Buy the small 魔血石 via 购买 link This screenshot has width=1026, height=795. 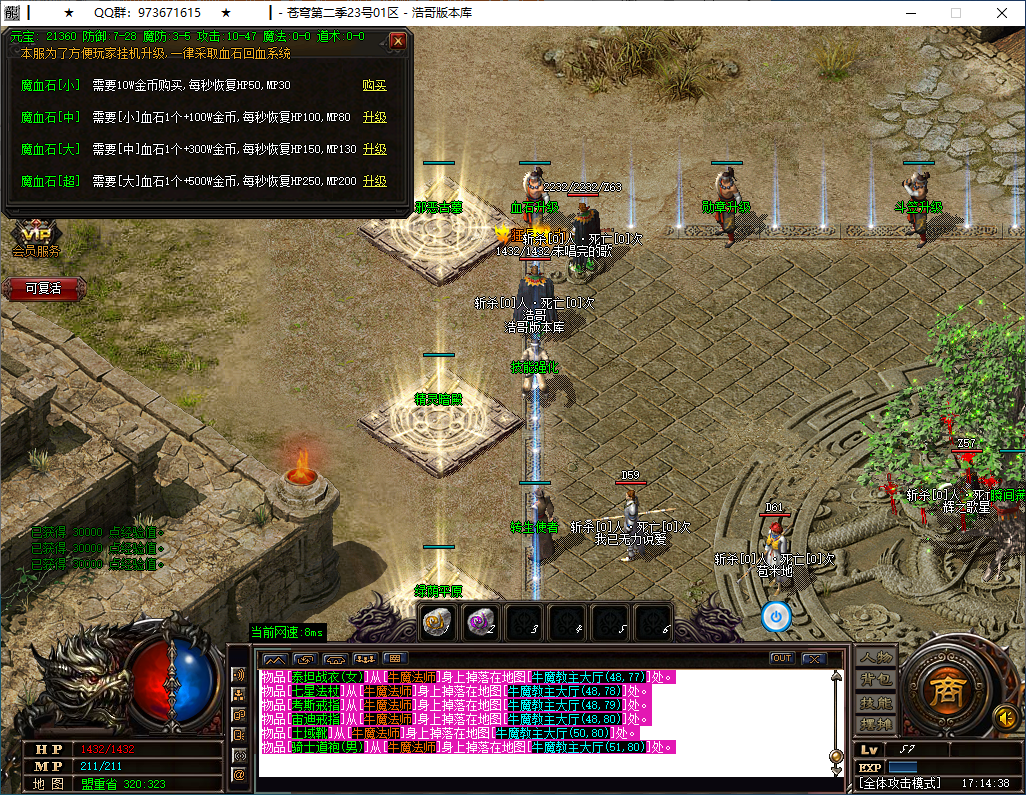374,85
